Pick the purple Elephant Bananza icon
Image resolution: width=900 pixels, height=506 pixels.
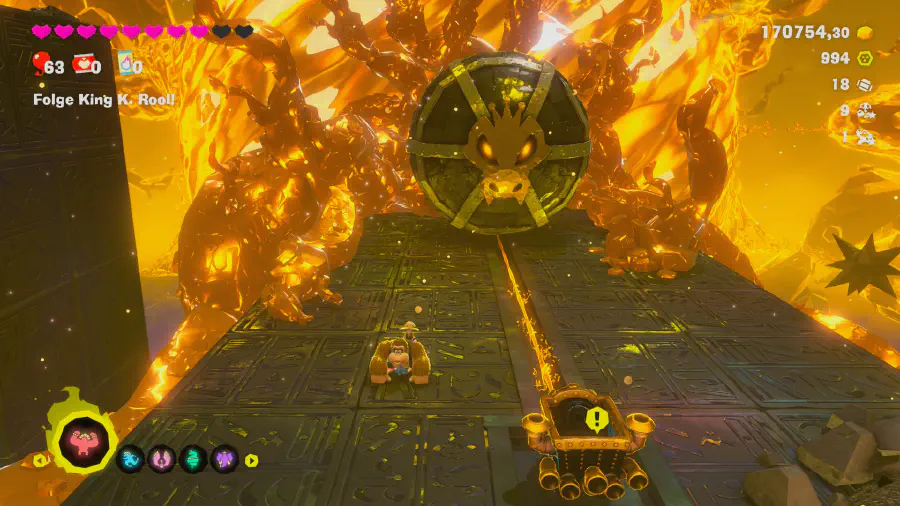225,460
